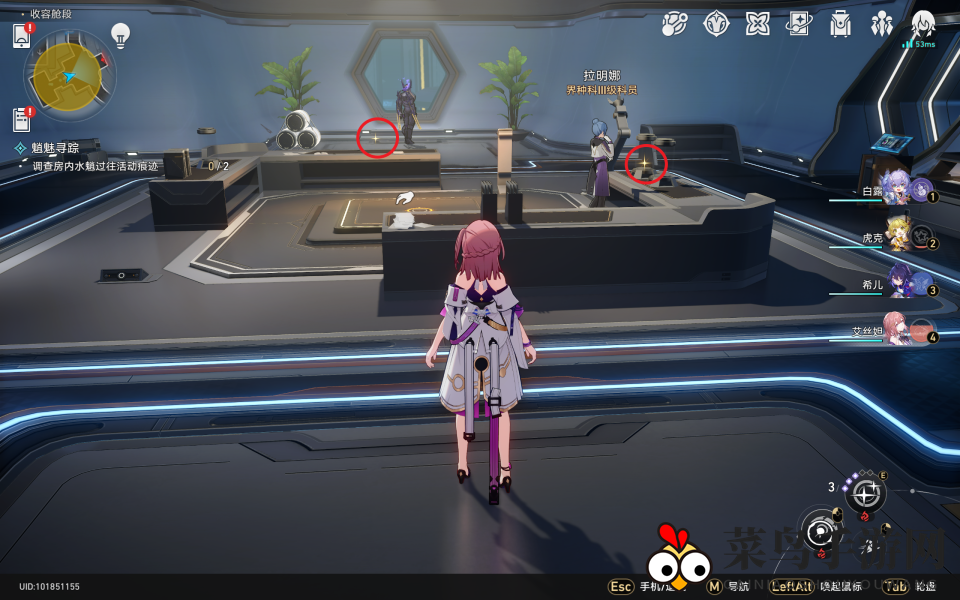Open the circular minimap

point(69,76)
